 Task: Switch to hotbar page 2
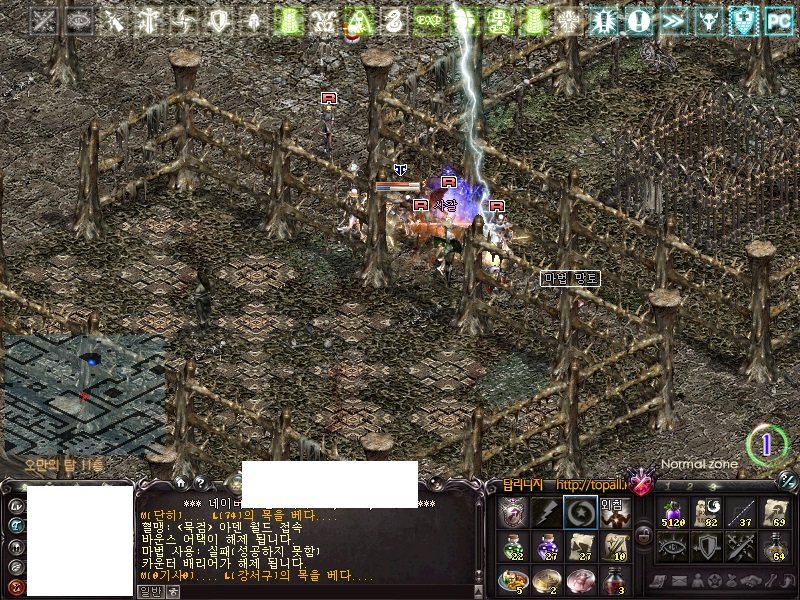pos(690,487)
